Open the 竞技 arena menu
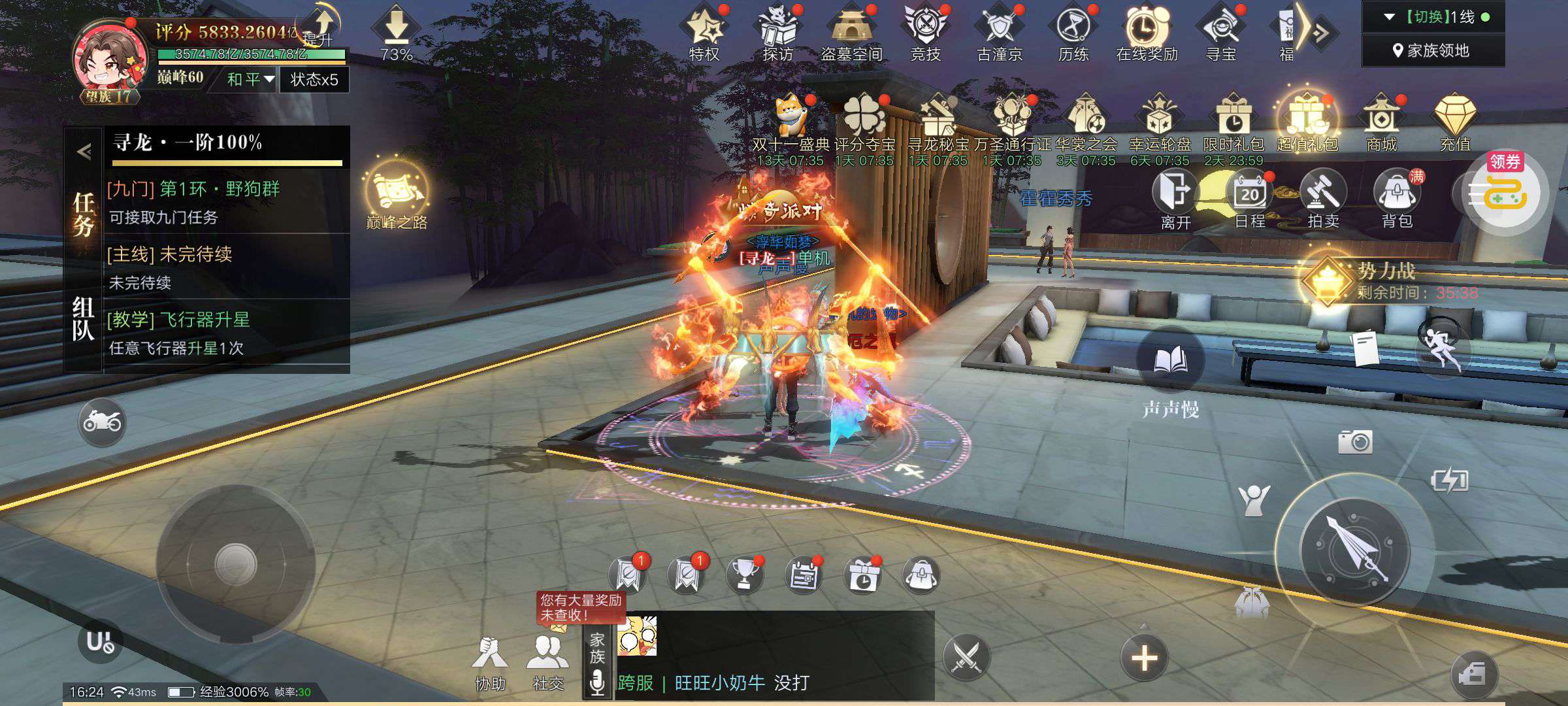The image size is (1568, 706). 925,33
